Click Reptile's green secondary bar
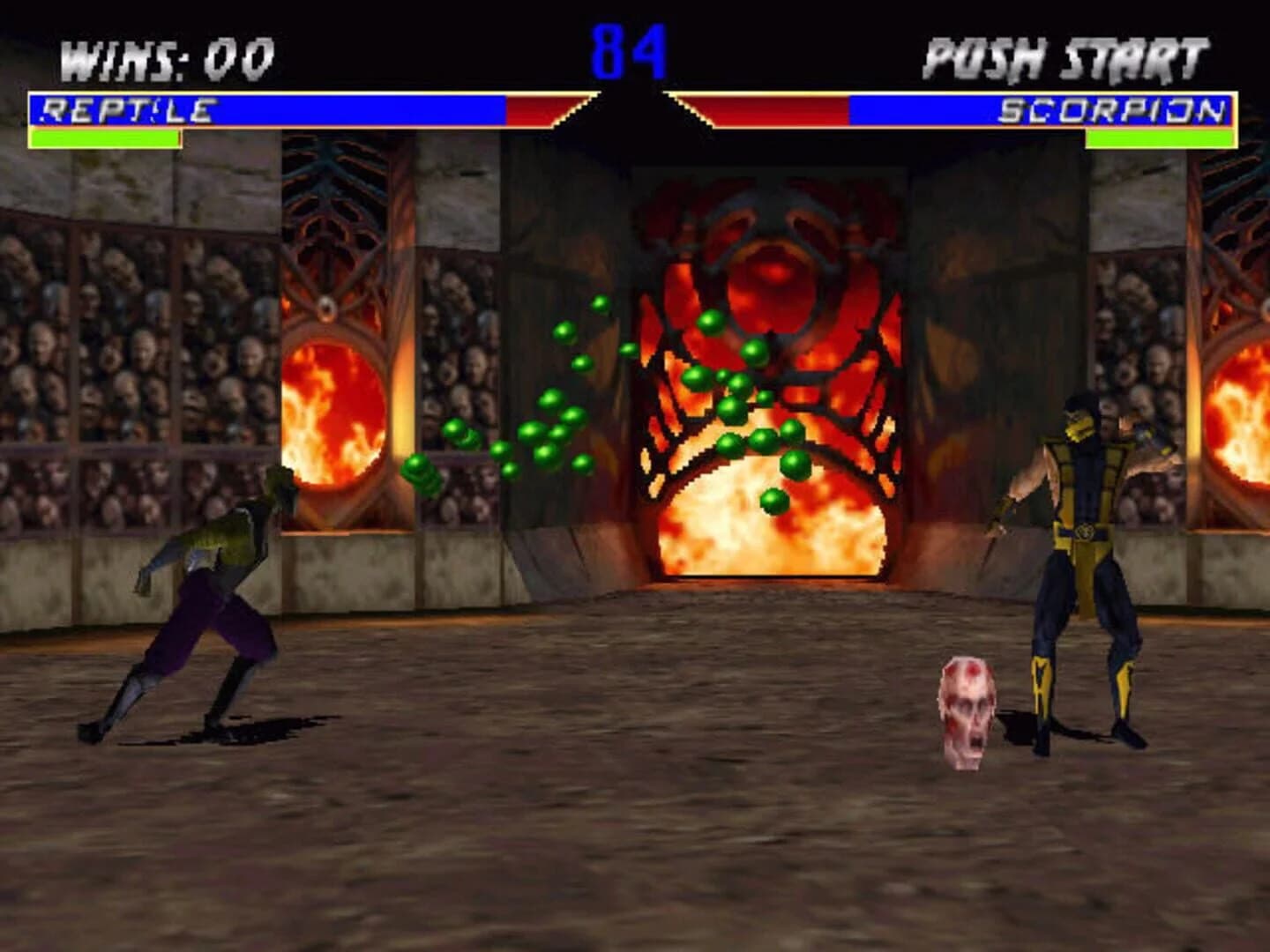 click(106, 137)
